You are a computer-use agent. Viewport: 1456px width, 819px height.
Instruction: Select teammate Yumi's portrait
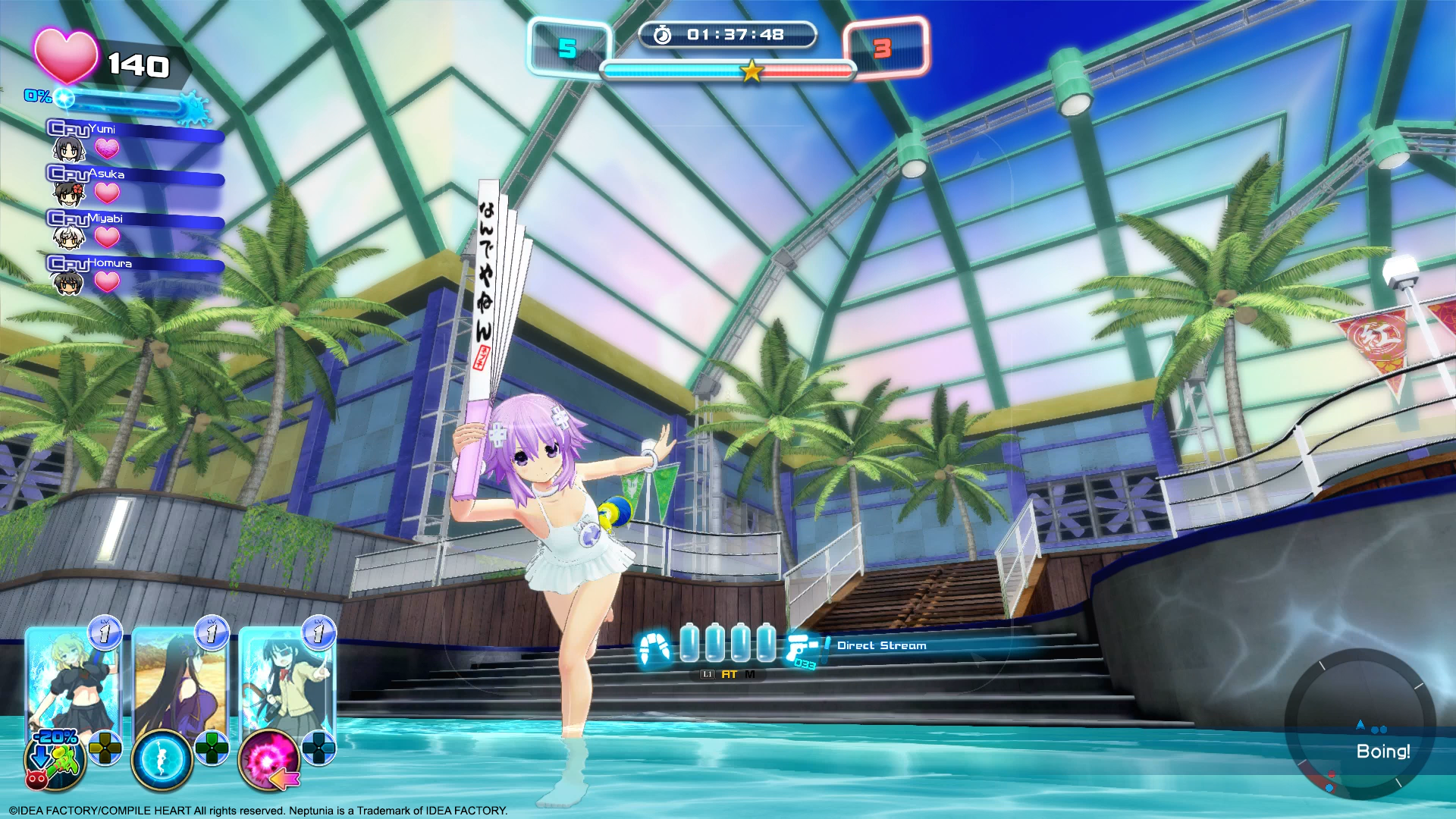68,149
